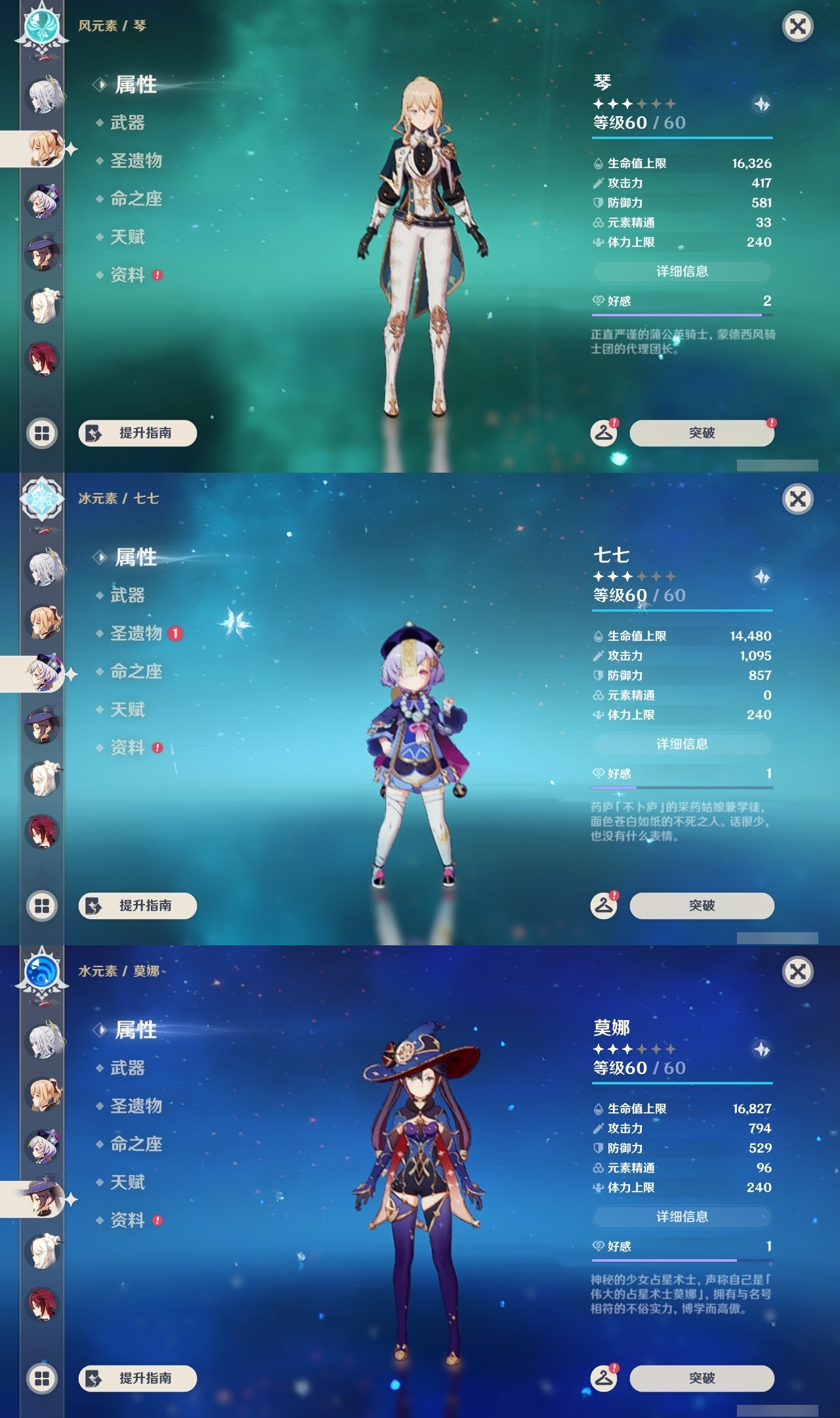Click the 好感 friendship icon on 琴's panel

point(597,302)
